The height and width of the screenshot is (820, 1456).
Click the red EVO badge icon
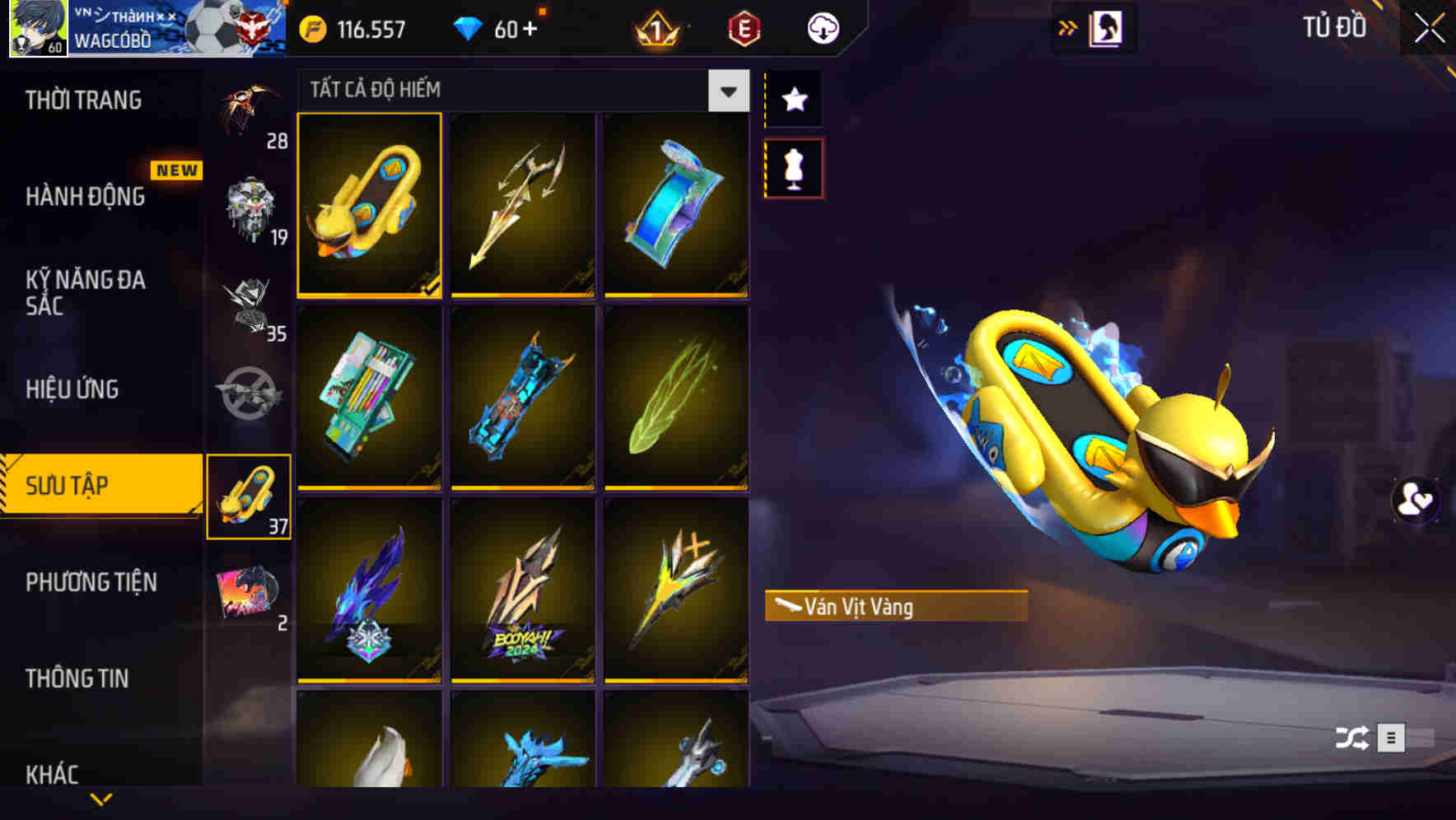pyautogui.click(x=744, y=30)
